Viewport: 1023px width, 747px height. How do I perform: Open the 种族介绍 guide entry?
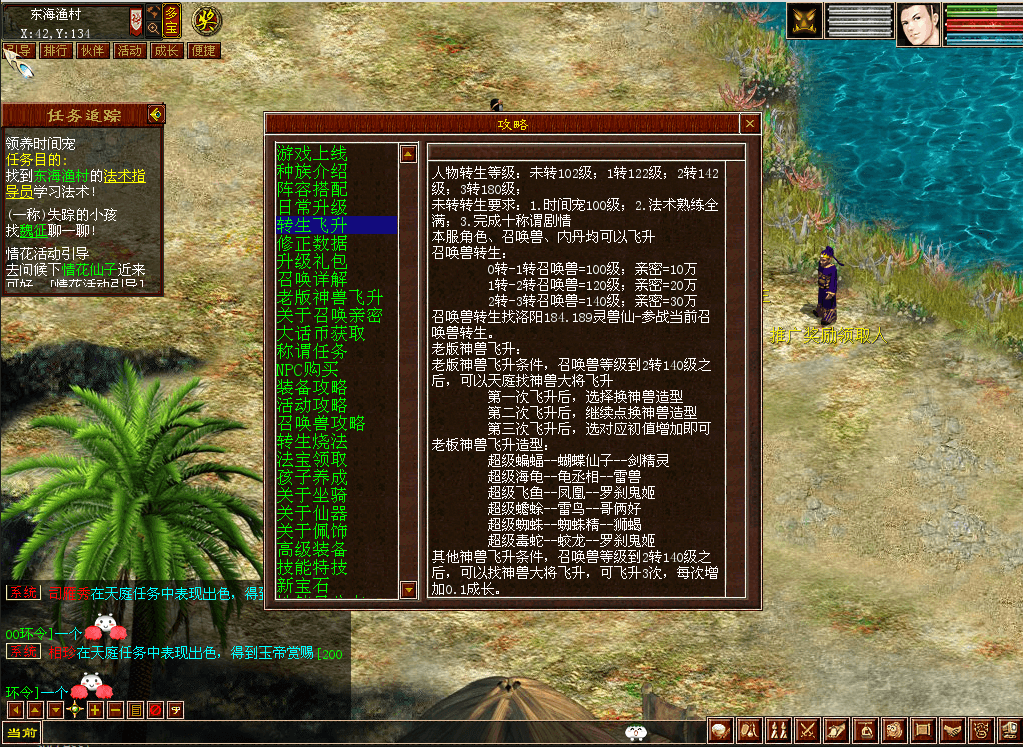[x=312, y=172]
